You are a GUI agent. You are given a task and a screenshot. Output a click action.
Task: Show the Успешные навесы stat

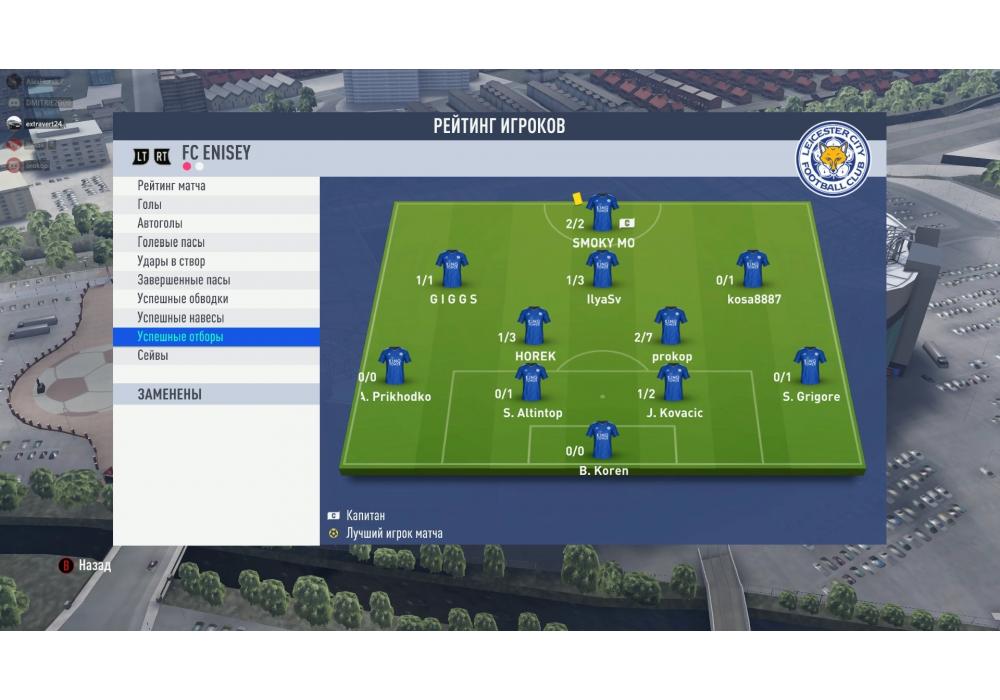click(x=216, y=318)
